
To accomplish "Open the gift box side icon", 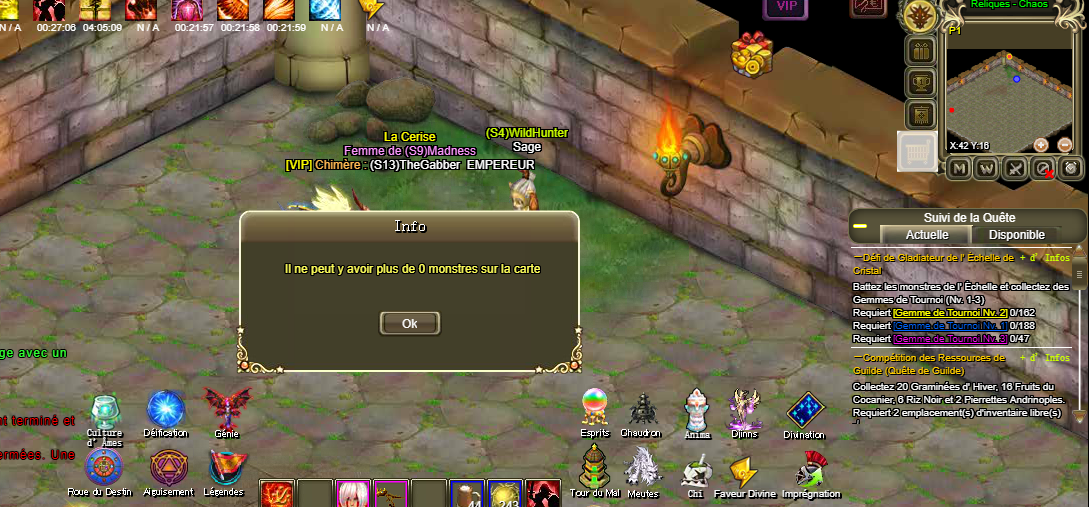I will pyautogui.click(x=921, y=50).
